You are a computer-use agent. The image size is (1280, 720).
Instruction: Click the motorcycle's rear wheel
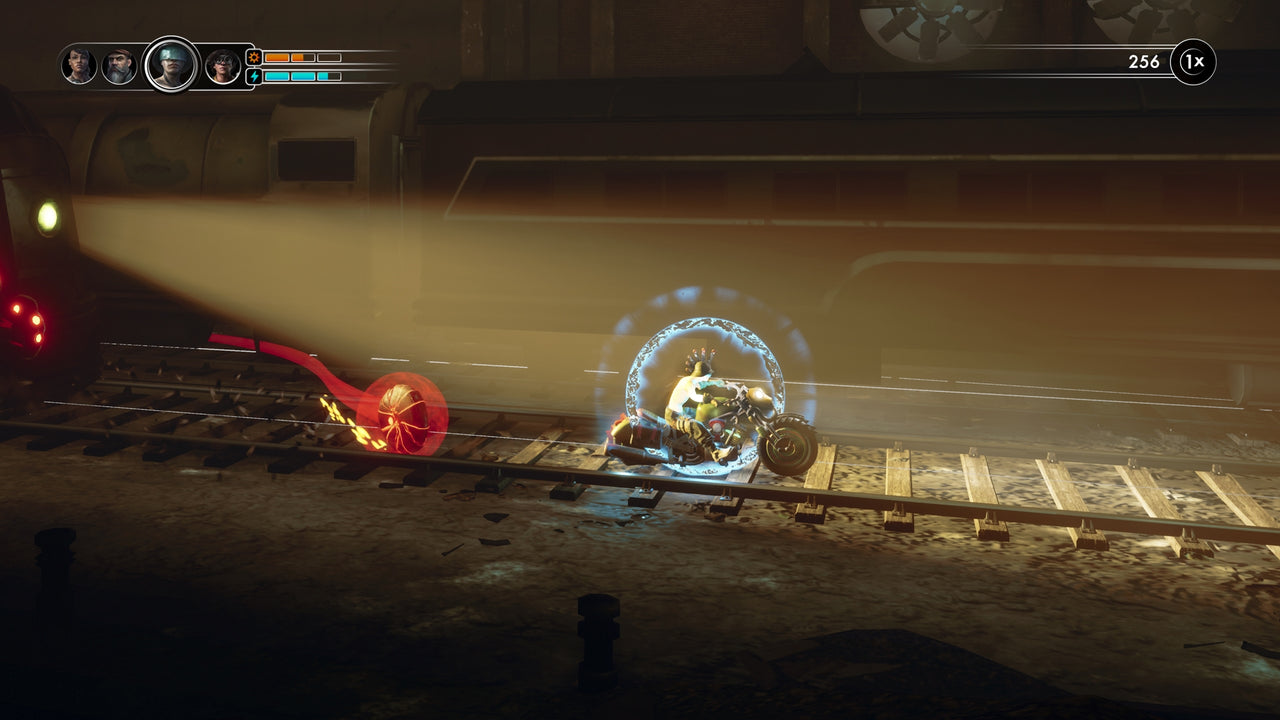point(790,445)
